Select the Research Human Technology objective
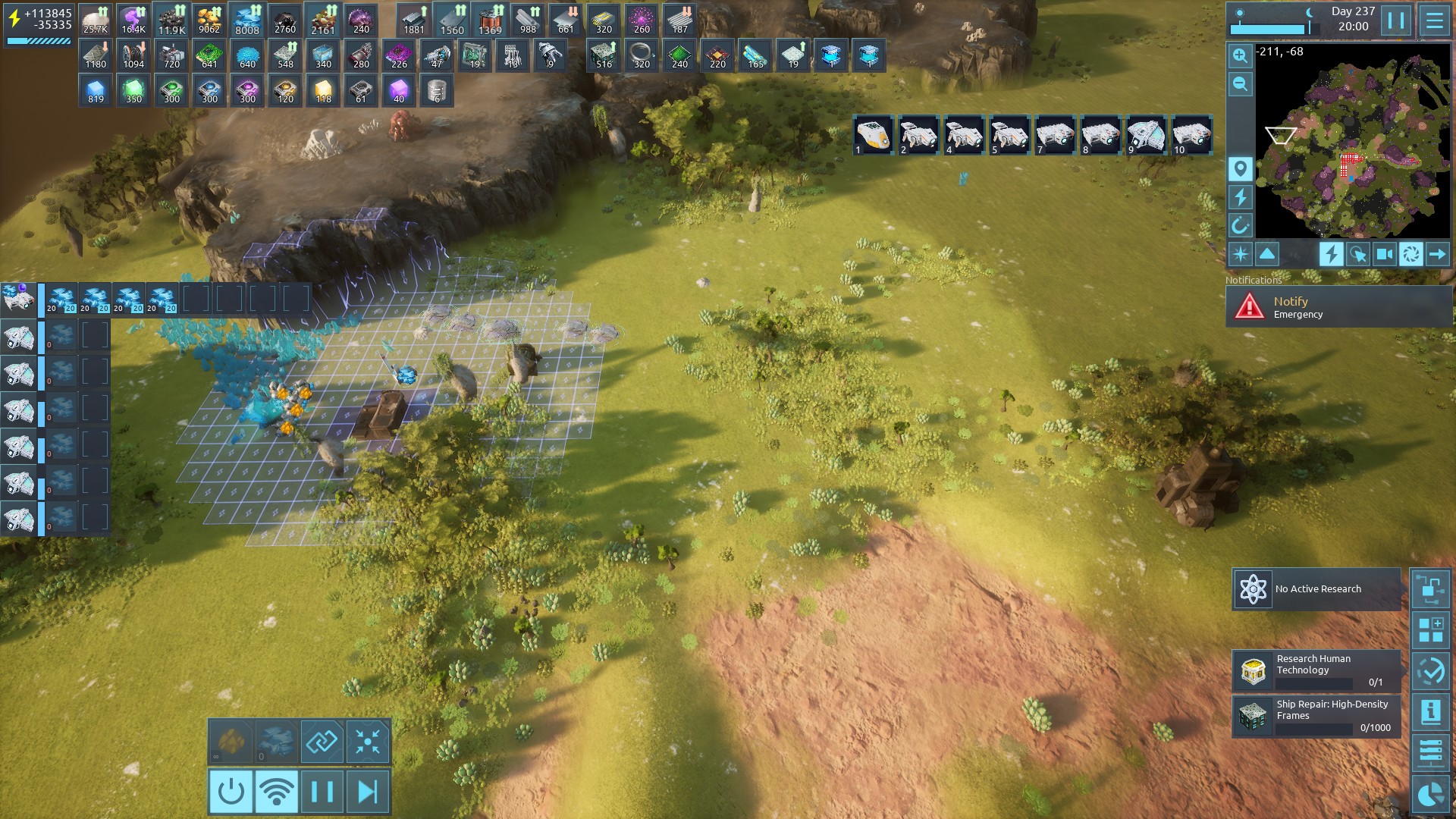Viewport: 1456px width, 819px height. click(x=1316, y=670)
